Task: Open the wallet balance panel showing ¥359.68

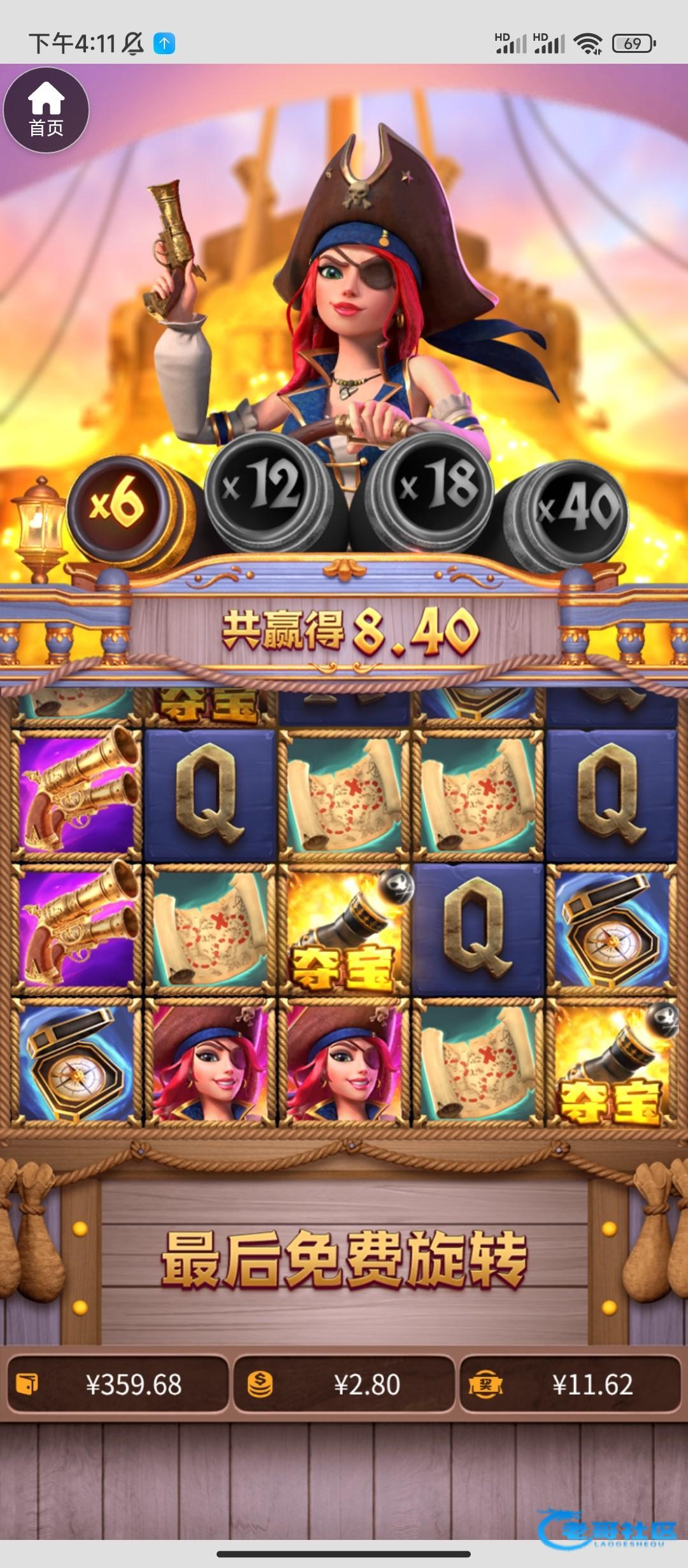Action: pyautogui.click(x=118, y=1384)
